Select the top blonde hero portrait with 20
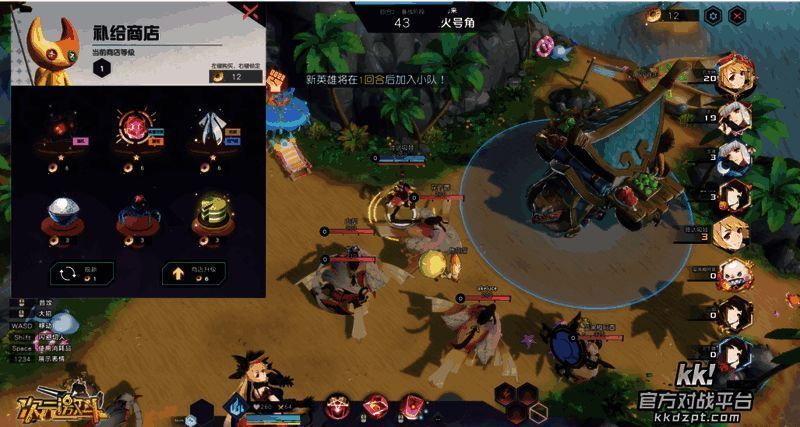Image resolution: width=800 pixels, height=427 pixels. coord(736,72)
